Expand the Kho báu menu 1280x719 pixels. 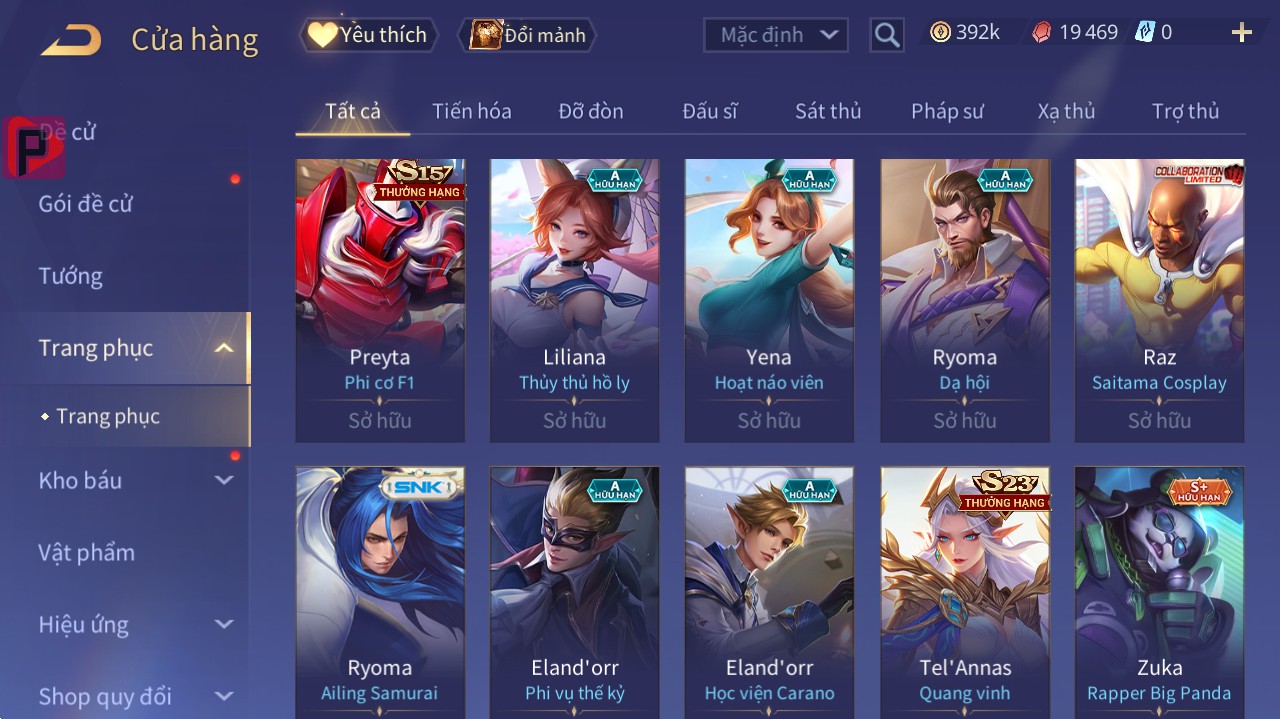[x=135, y=480]
